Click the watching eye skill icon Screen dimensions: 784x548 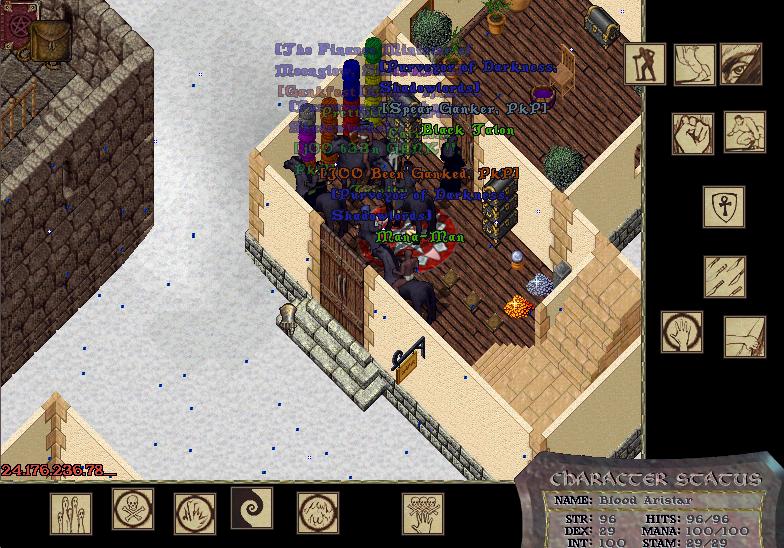click(x=741, y=64)
